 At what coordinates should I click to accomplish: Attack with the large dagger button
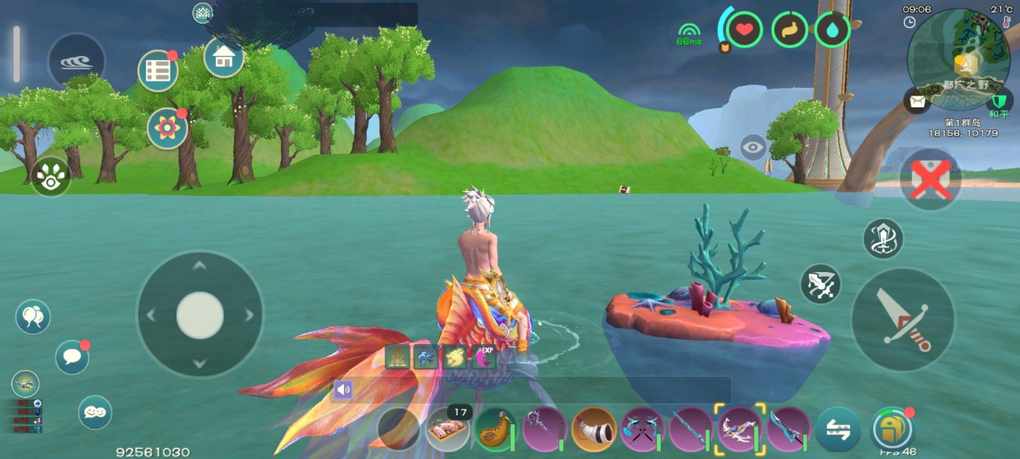click(902, 319)
